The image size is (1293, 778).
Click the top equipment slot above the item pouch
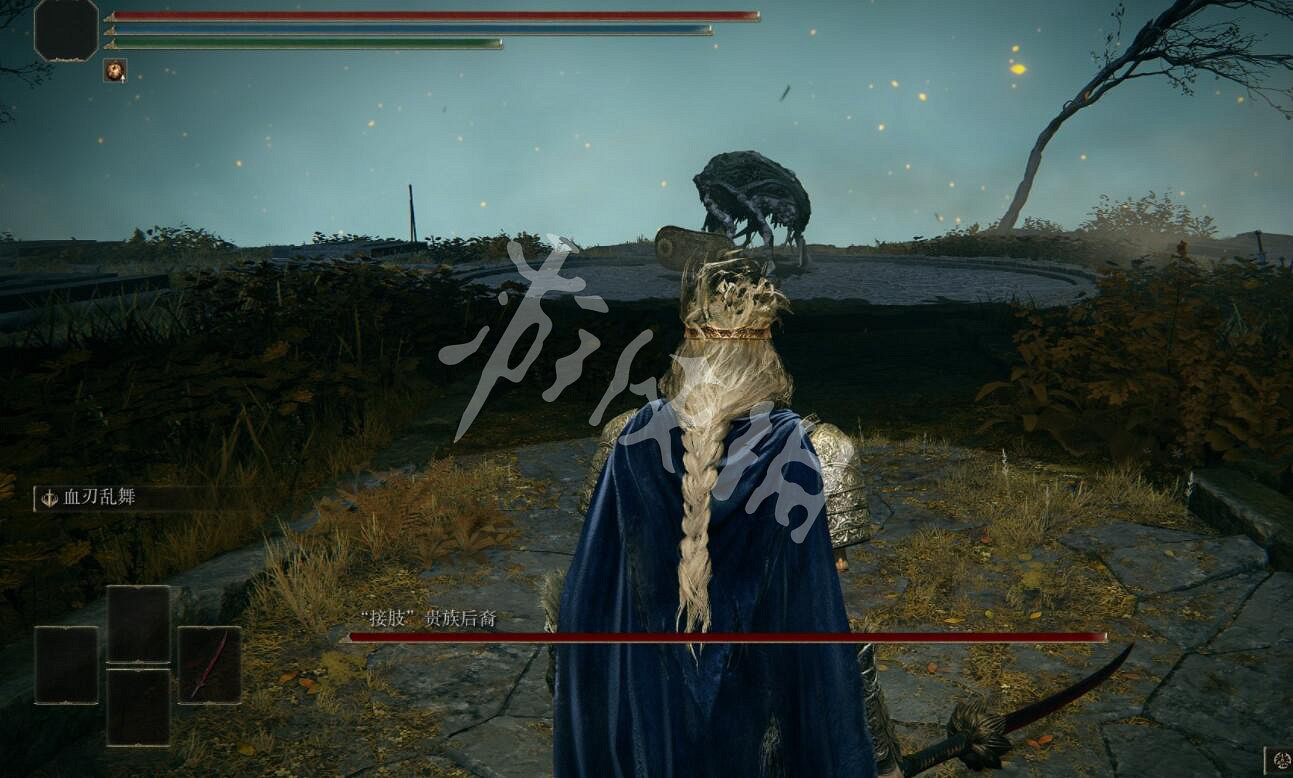point(139,622)
